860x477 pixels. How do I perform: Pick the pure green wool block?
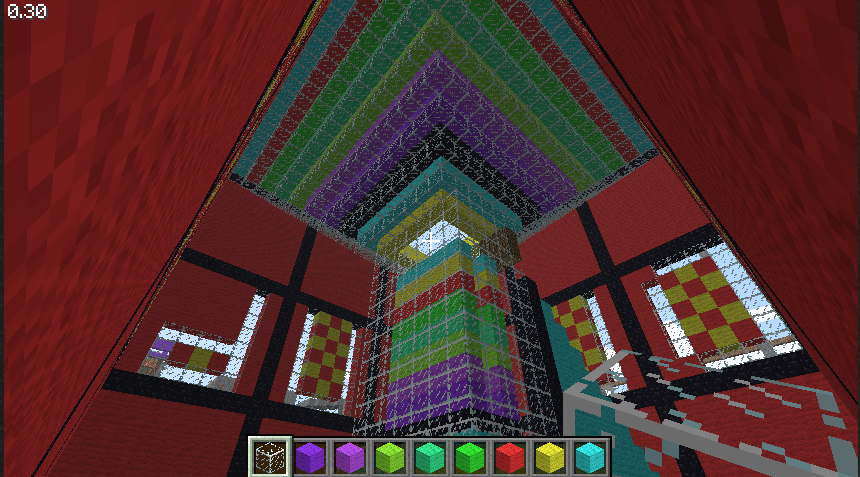click(x=469, y=458)
